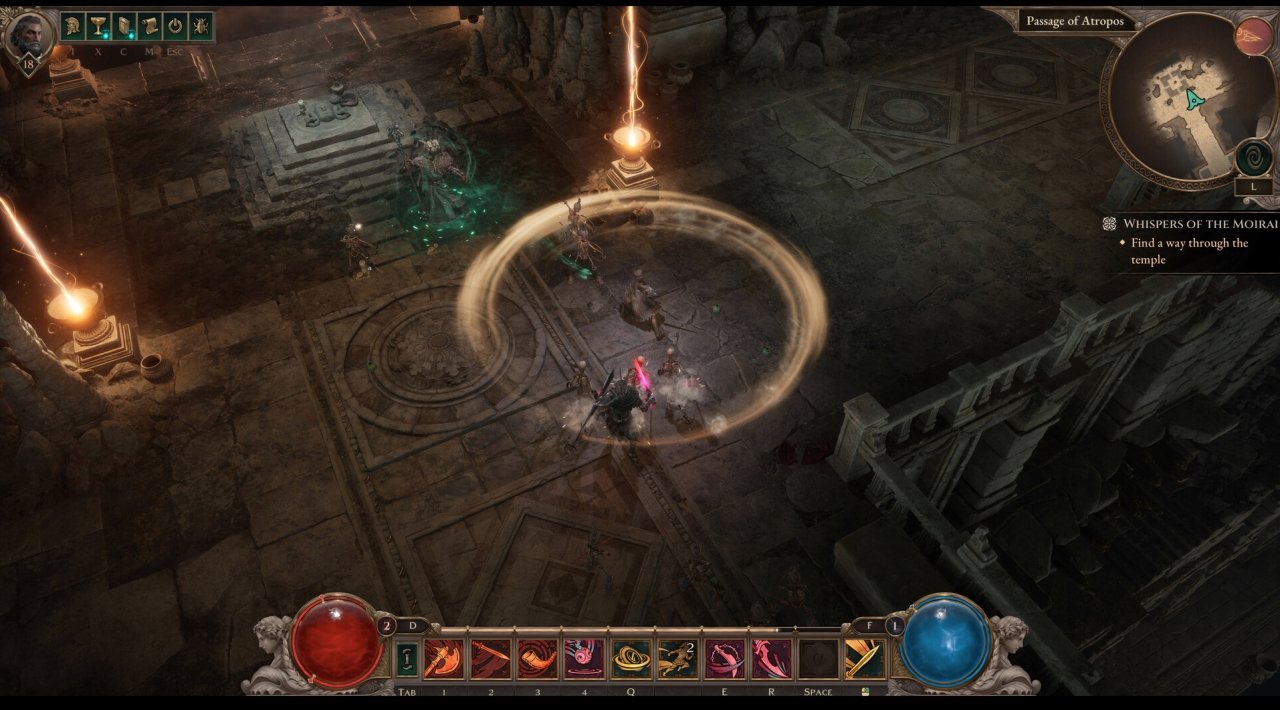Open the book menu icon

click(x=124, y=26)
